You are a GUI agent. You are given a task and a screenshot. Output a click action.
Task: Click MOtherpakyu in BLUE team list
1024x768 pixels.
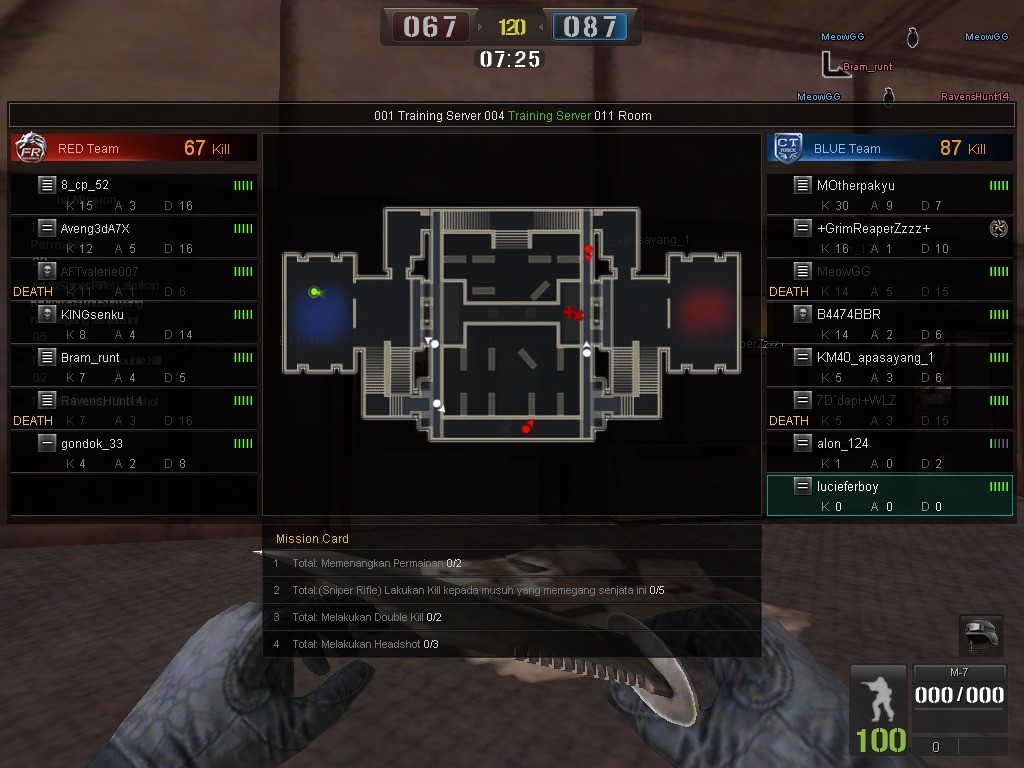(x=889, y=194)
